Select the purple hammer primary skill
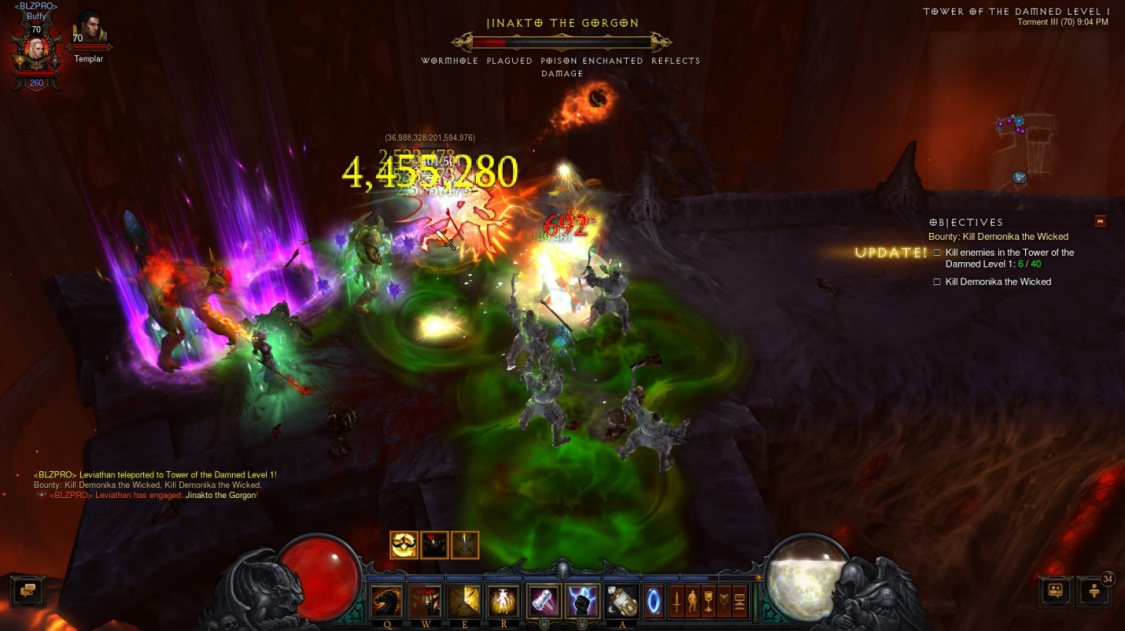This screenshot has height=631, width=1125. point(543,601)
